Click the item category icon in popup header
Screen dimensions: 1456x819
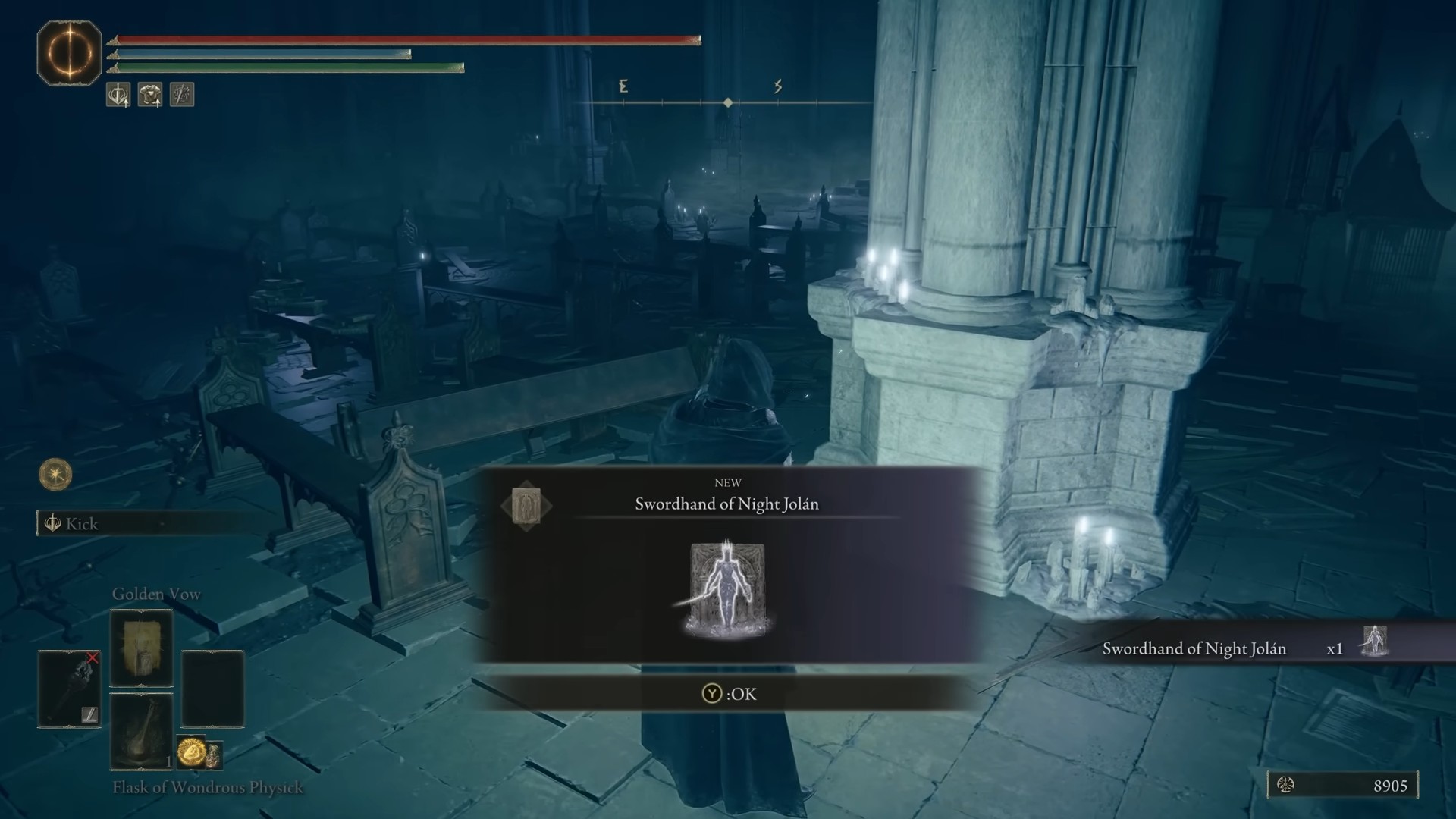[x=526, y=506]
